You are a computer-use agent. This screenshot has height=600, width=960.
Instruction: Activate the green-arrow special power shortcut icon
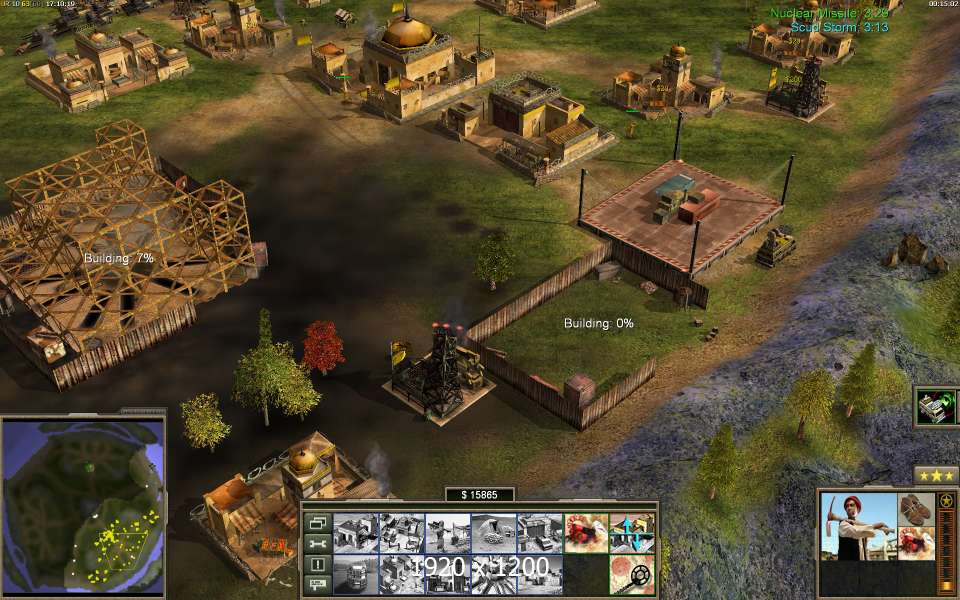click(936, 407)
